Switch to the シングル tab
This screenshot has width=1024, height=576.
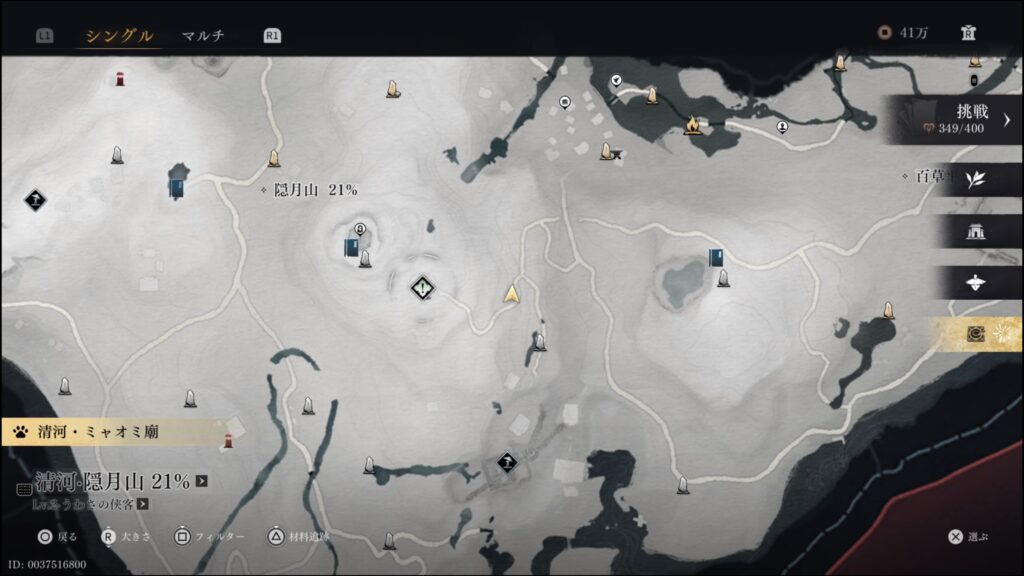[119, 36]
